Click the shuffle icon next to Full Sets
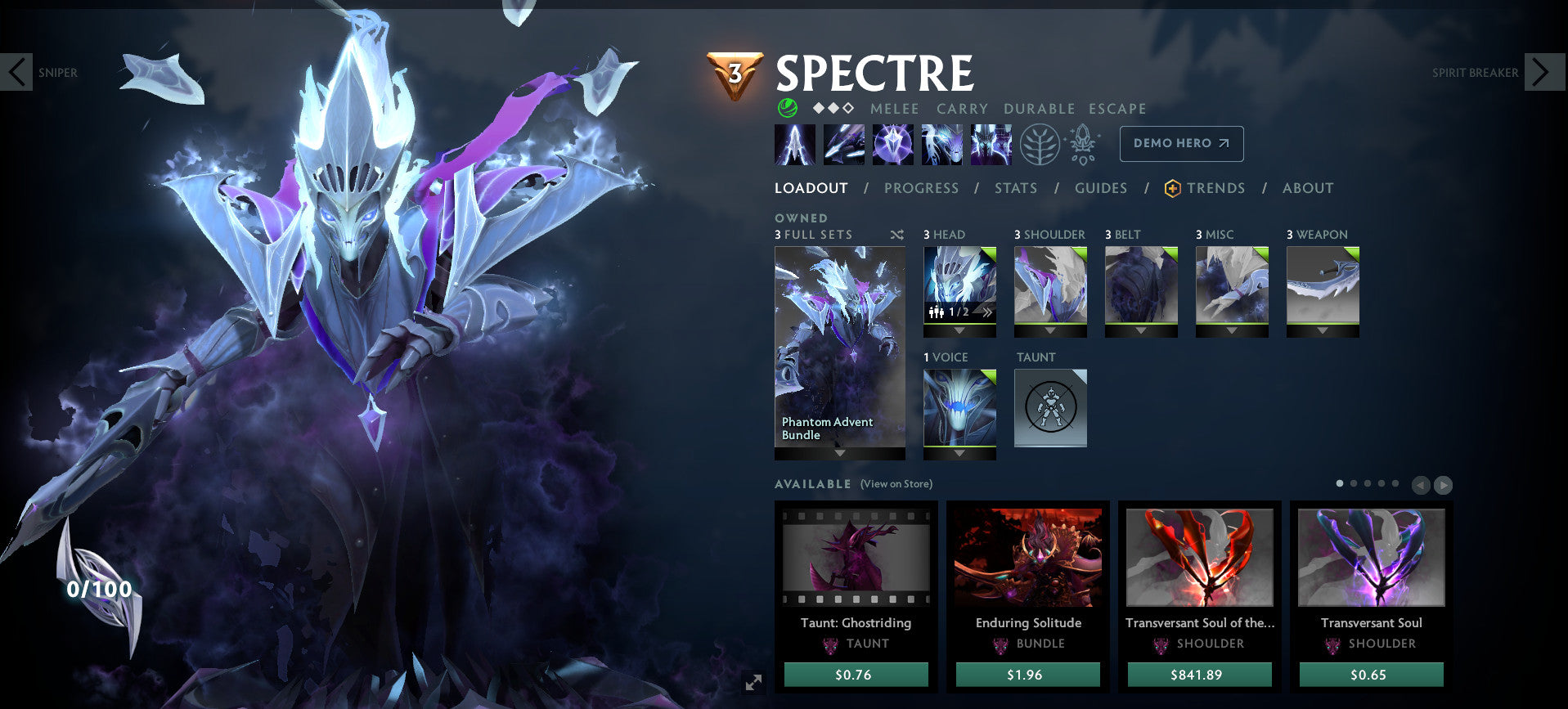This screenshot has height=709, width=1568. click(896, 235)
